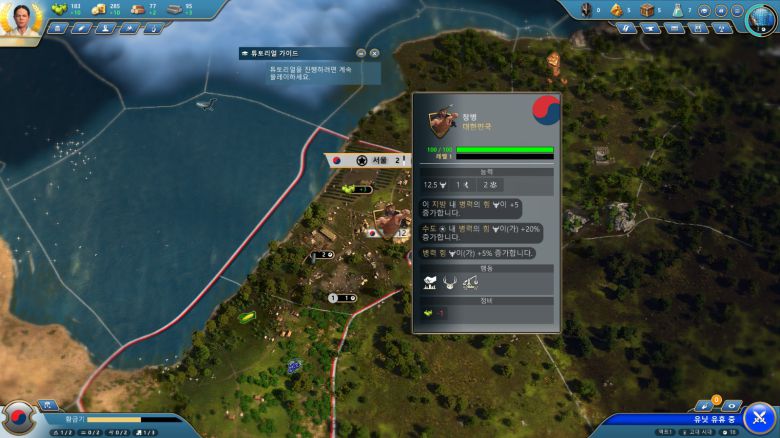Minimize the tutorial guide panel
Screen dimensions: 780x438
(x=361, y=53)
